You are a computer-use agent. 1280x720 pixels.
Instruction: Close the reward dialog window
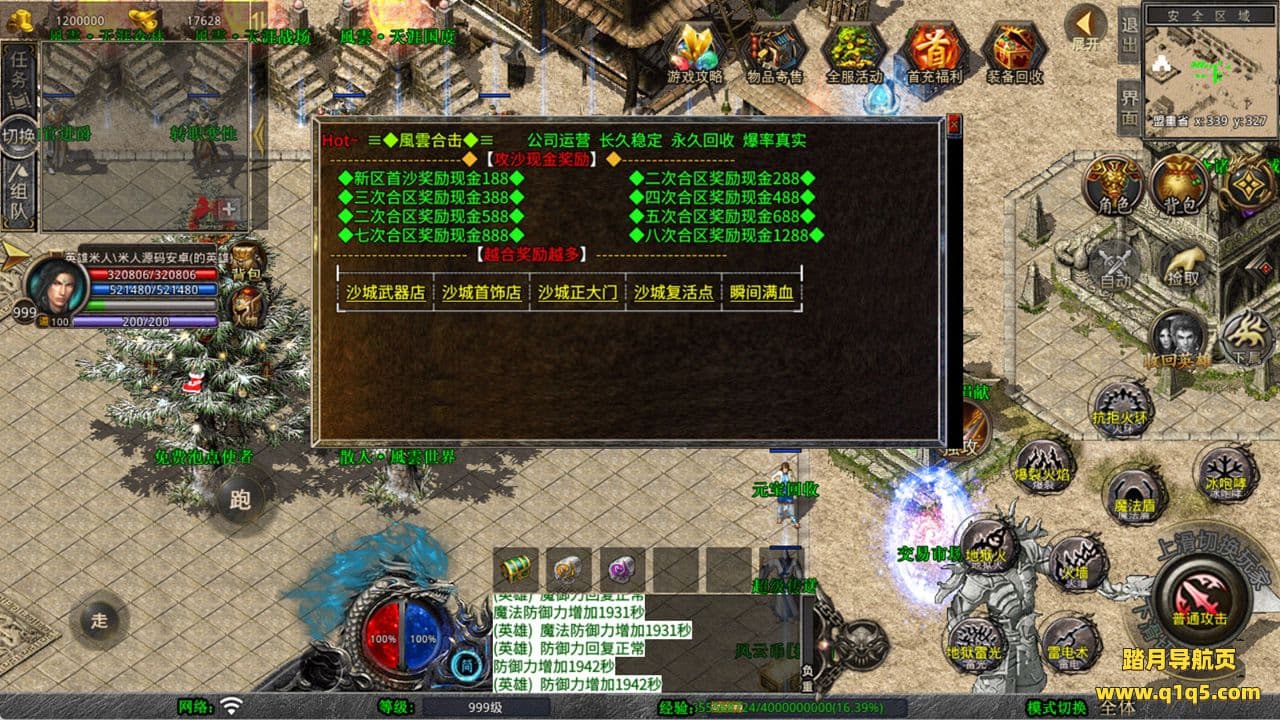[x=953, y=126]
